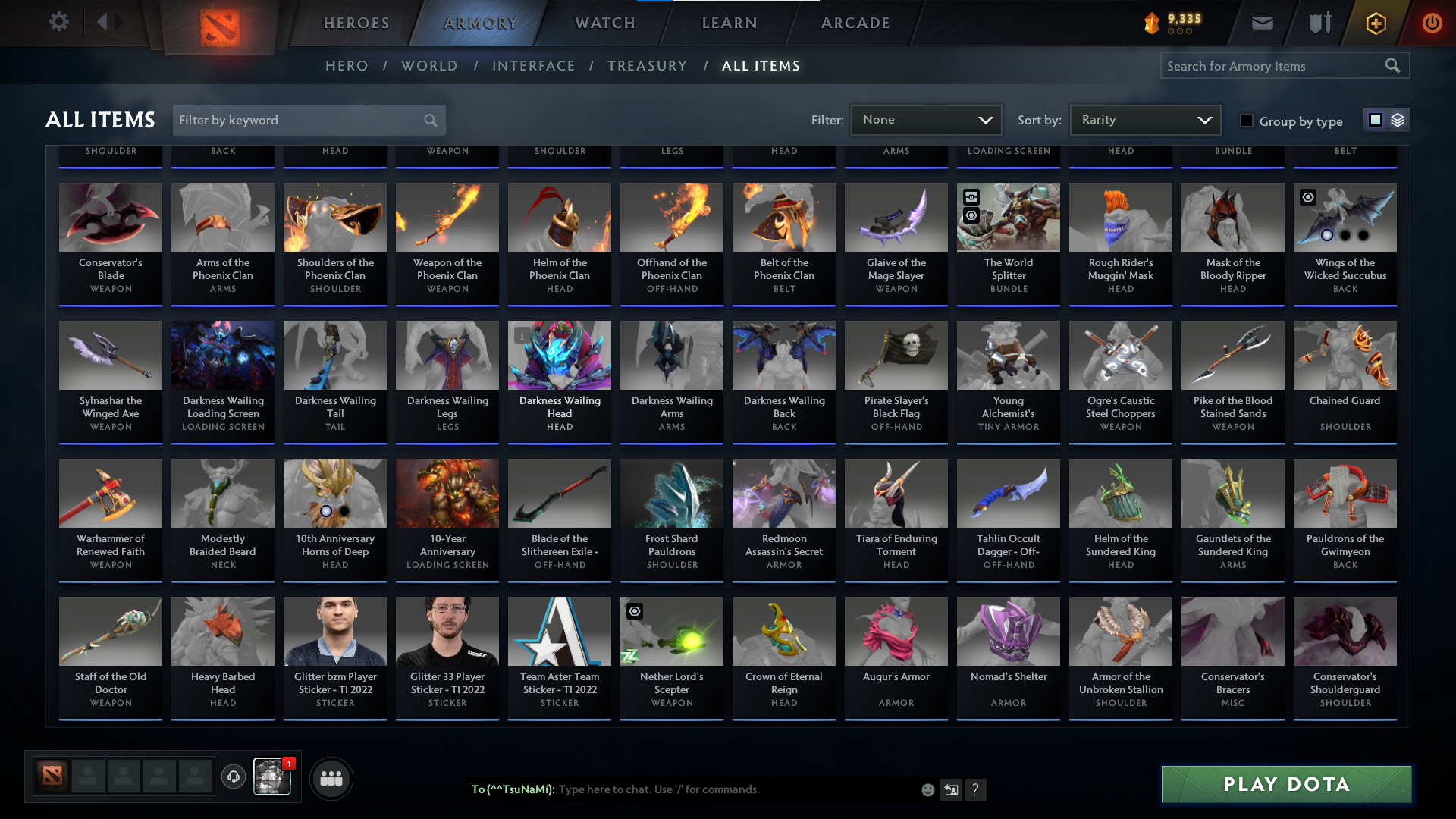Click the 9,335 shard currency counter

coord(1172,21)
